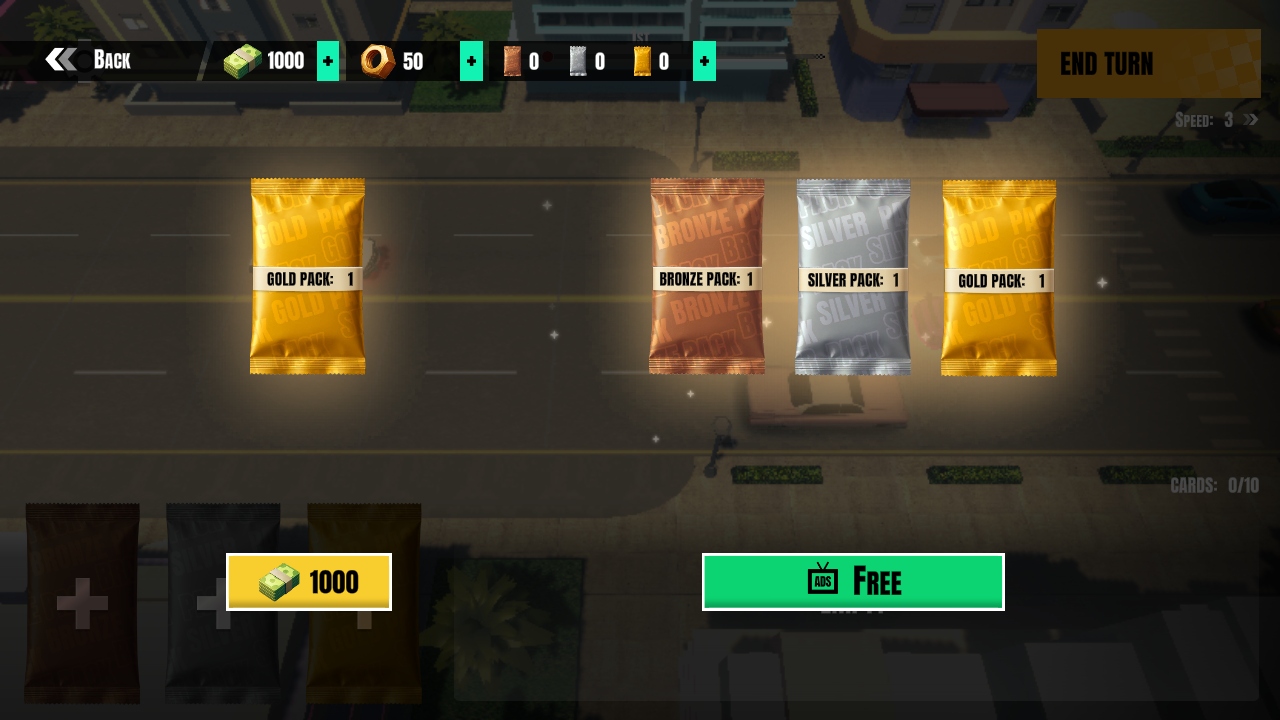Add more card packs with the plus button

coord(704,61)
